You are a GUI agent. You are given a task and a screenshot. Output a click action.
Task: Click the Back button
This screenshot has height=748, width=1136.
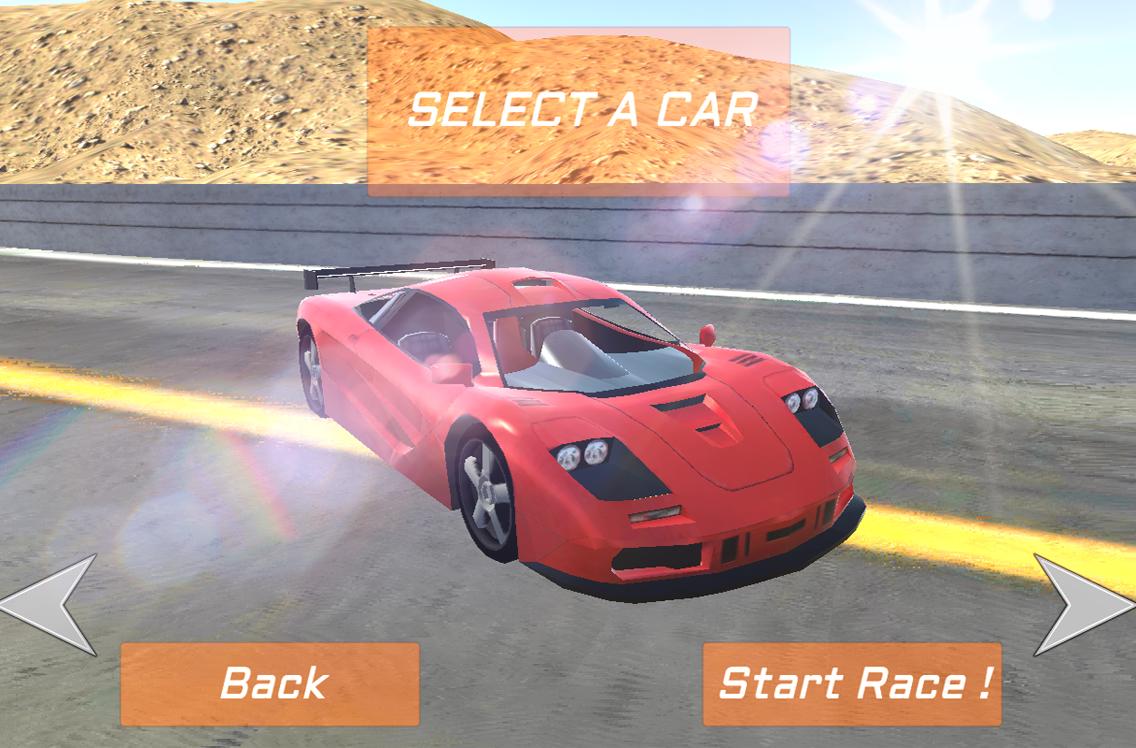(x=270, y=684)
